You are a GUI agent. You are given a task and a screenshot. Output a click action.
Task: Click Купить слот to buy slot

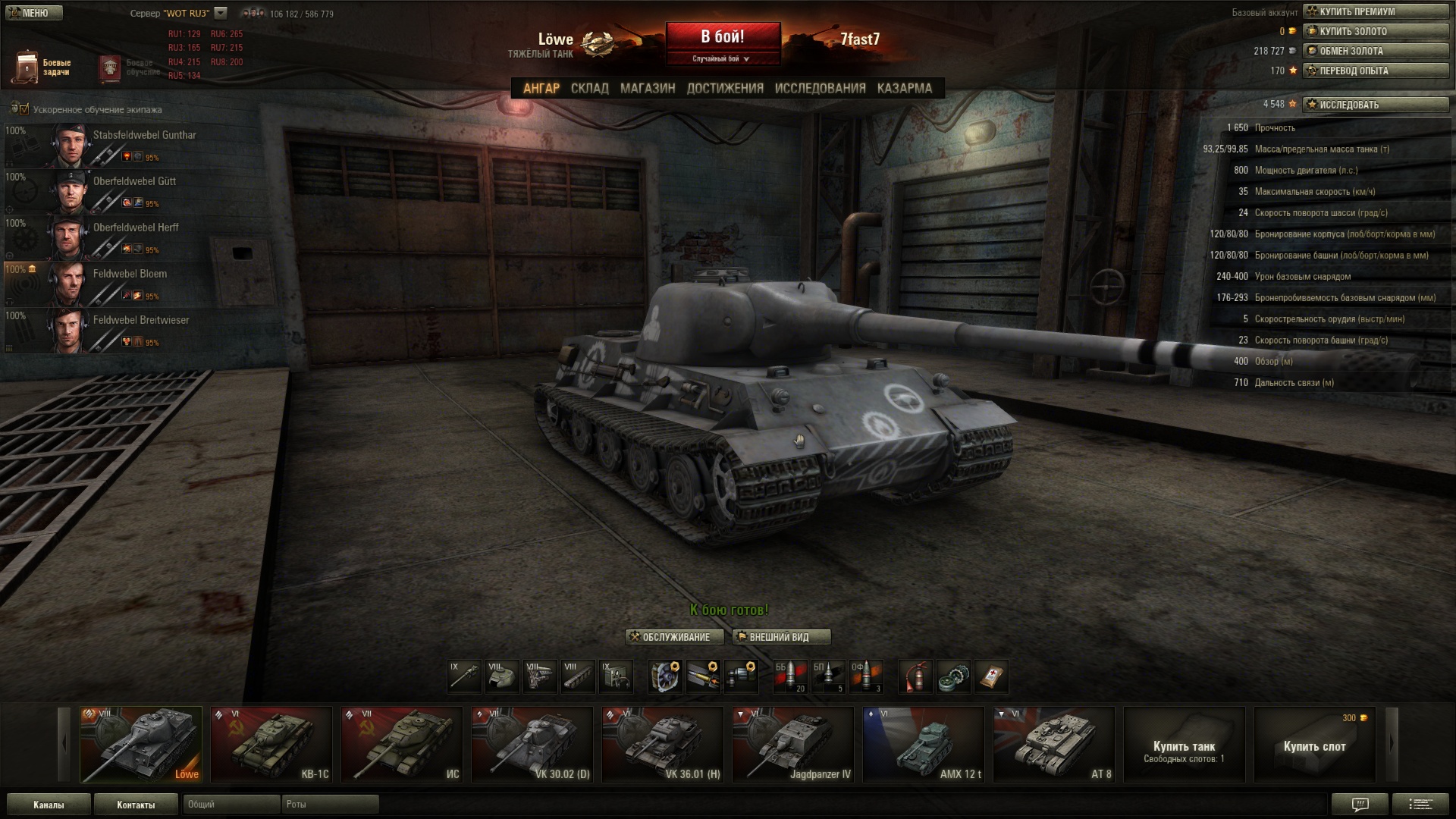1314,745
